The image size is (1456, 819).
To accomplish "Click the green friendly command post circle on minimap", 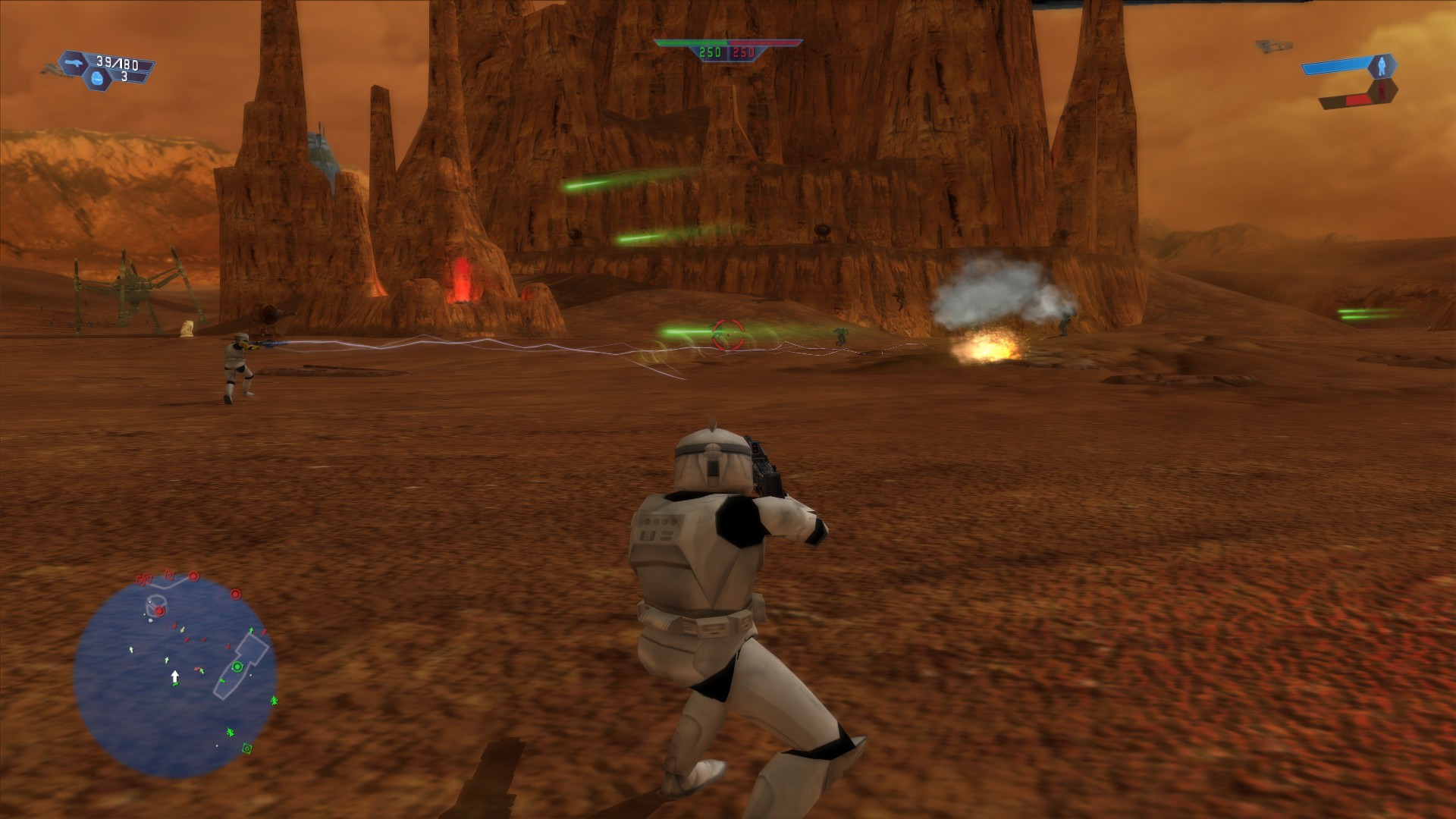I will point(238,667).
